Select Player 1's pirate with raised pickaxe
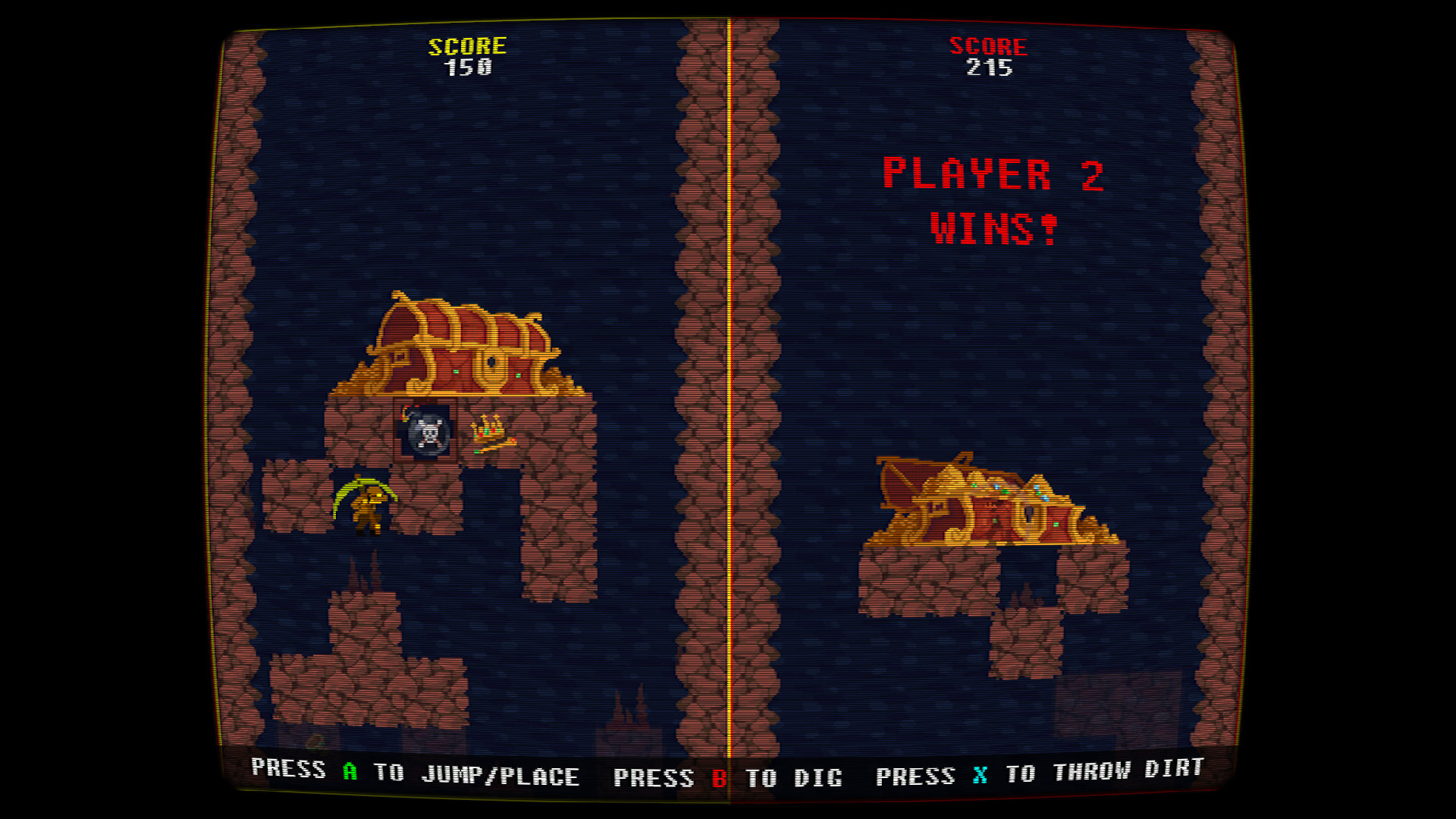The height and width of the screenshot is (819, 1456). click(366, 503)
